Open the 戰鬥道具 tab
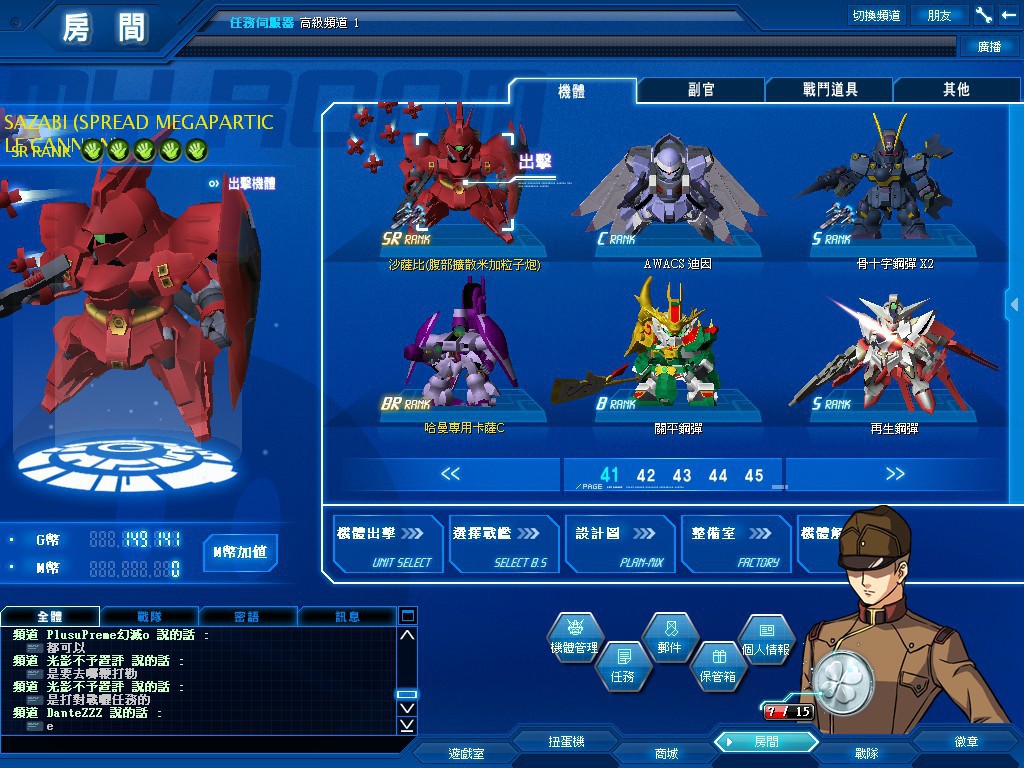1024x768 pixels. tap(830, 90)
